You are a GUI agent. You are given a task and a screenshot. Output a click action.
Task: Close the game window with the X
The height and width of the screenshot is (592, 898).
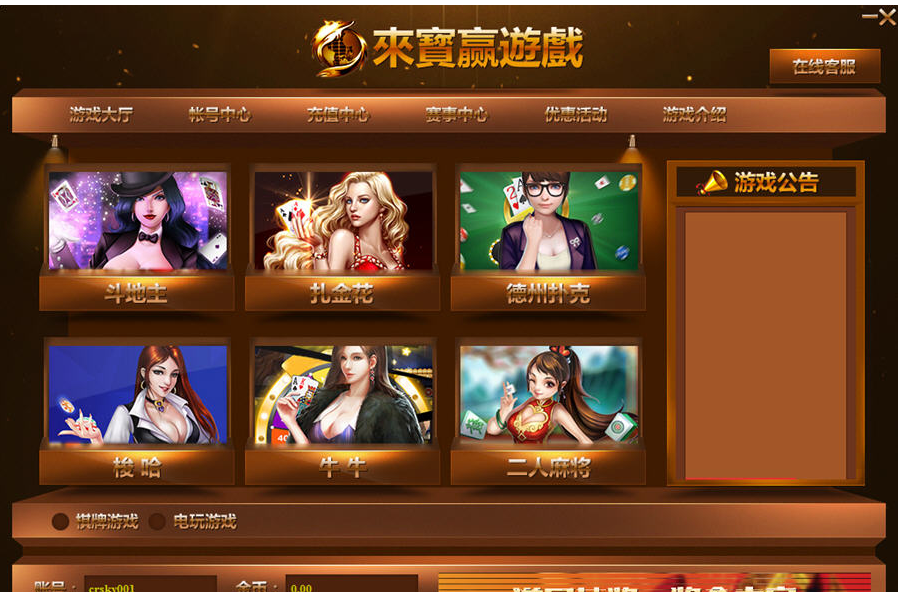[886, 16]
